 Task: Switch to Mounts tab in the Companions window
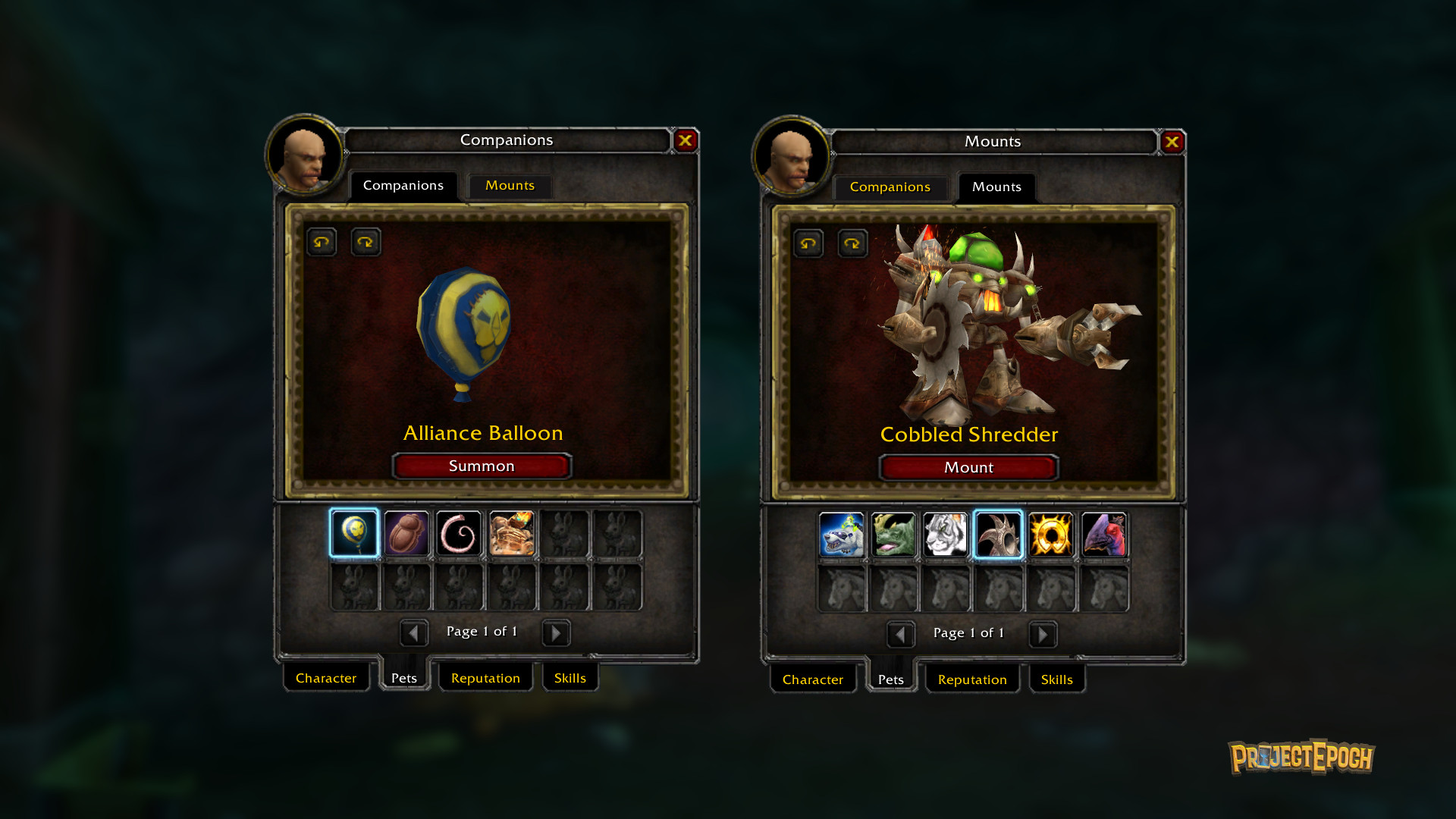coord(510,186)
